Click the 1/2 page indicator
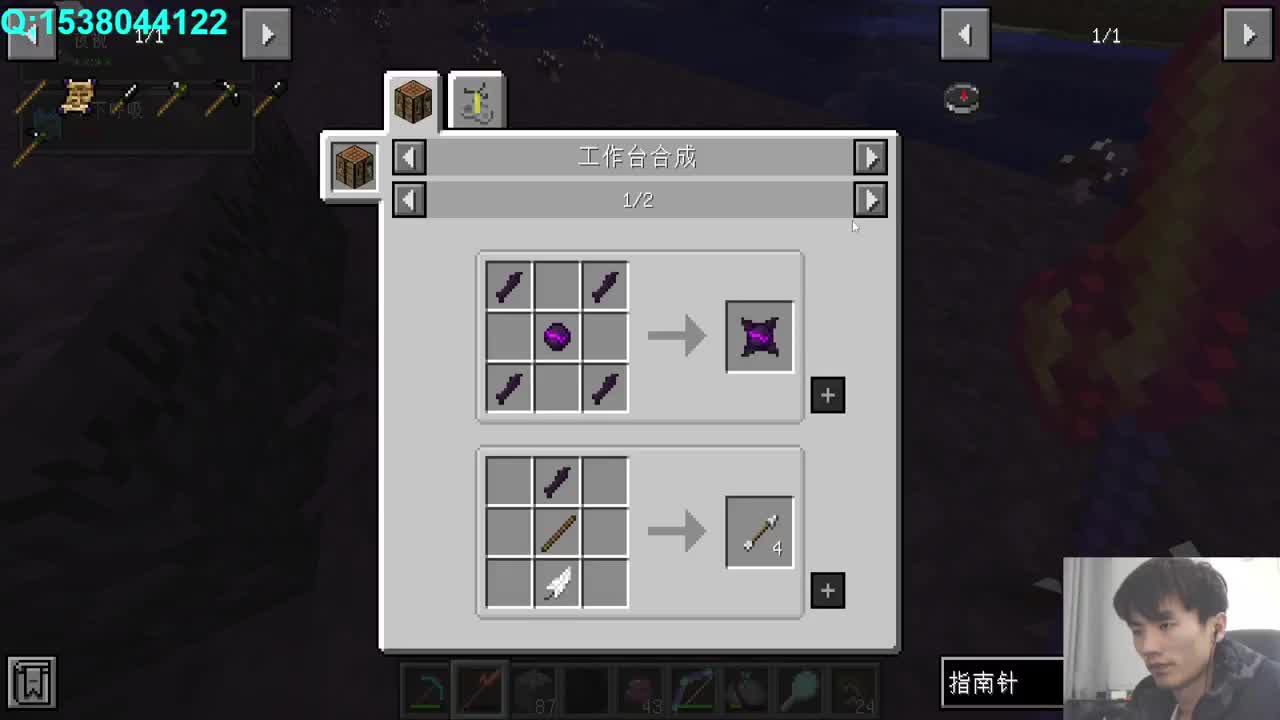Viewport: 1280px width, 720px height. point(638,200)
